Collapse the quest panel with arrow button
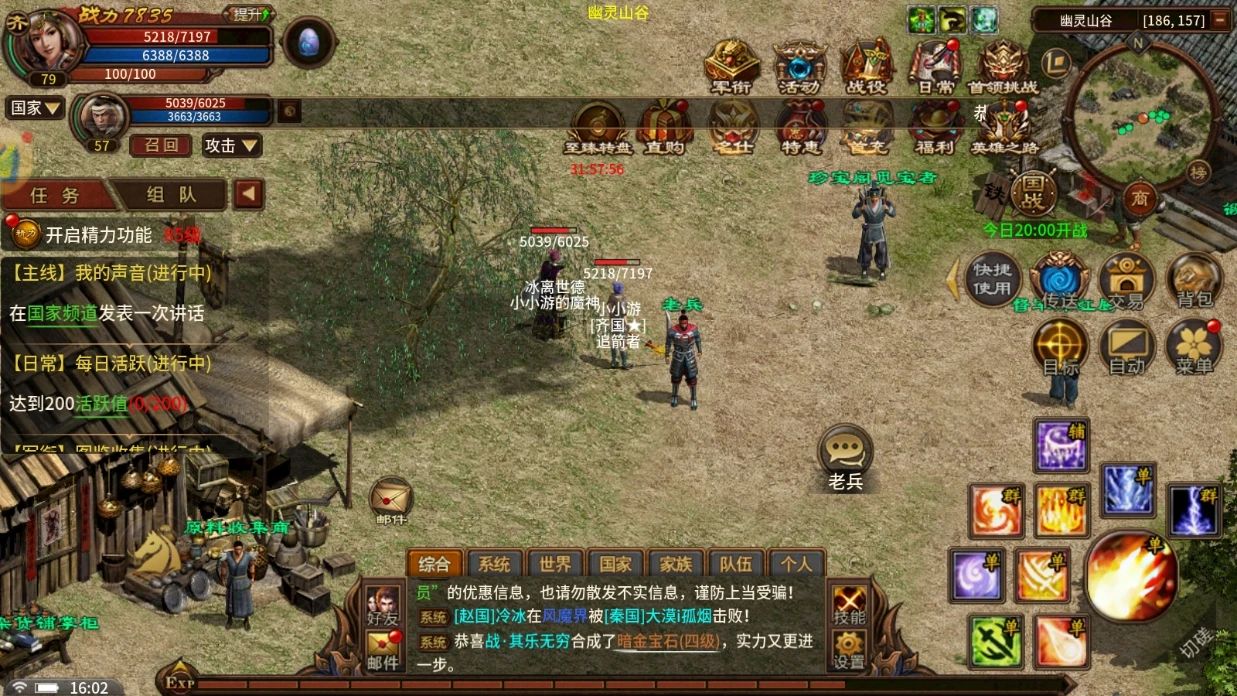The image size is (1237, 696). 248,194
